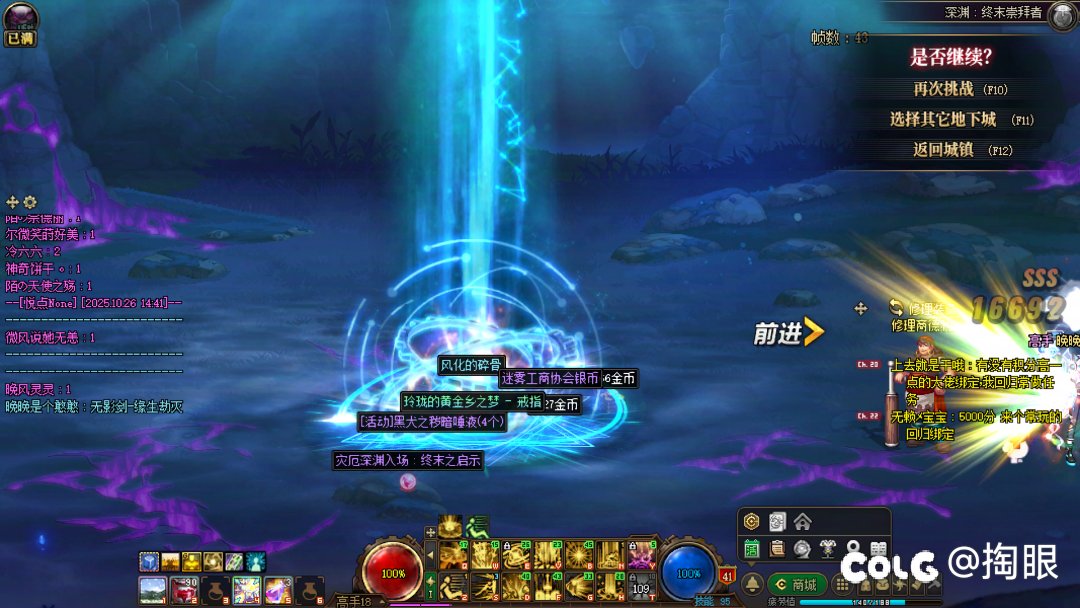The image size is (1080, 608).
Task: Open the 商城 shop button
Action: click(797, 584)
